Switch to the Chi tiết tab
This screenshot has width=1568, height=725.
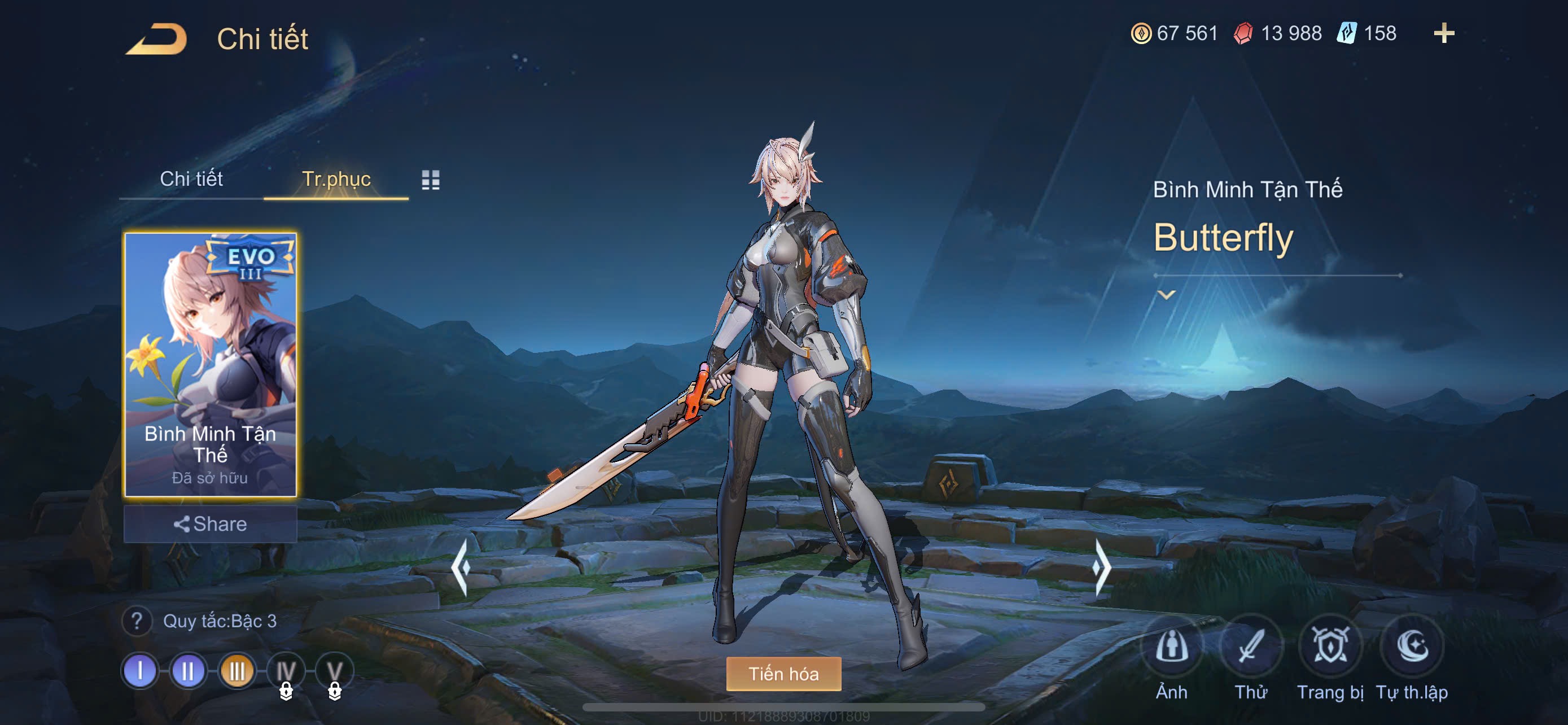(191, 179)
